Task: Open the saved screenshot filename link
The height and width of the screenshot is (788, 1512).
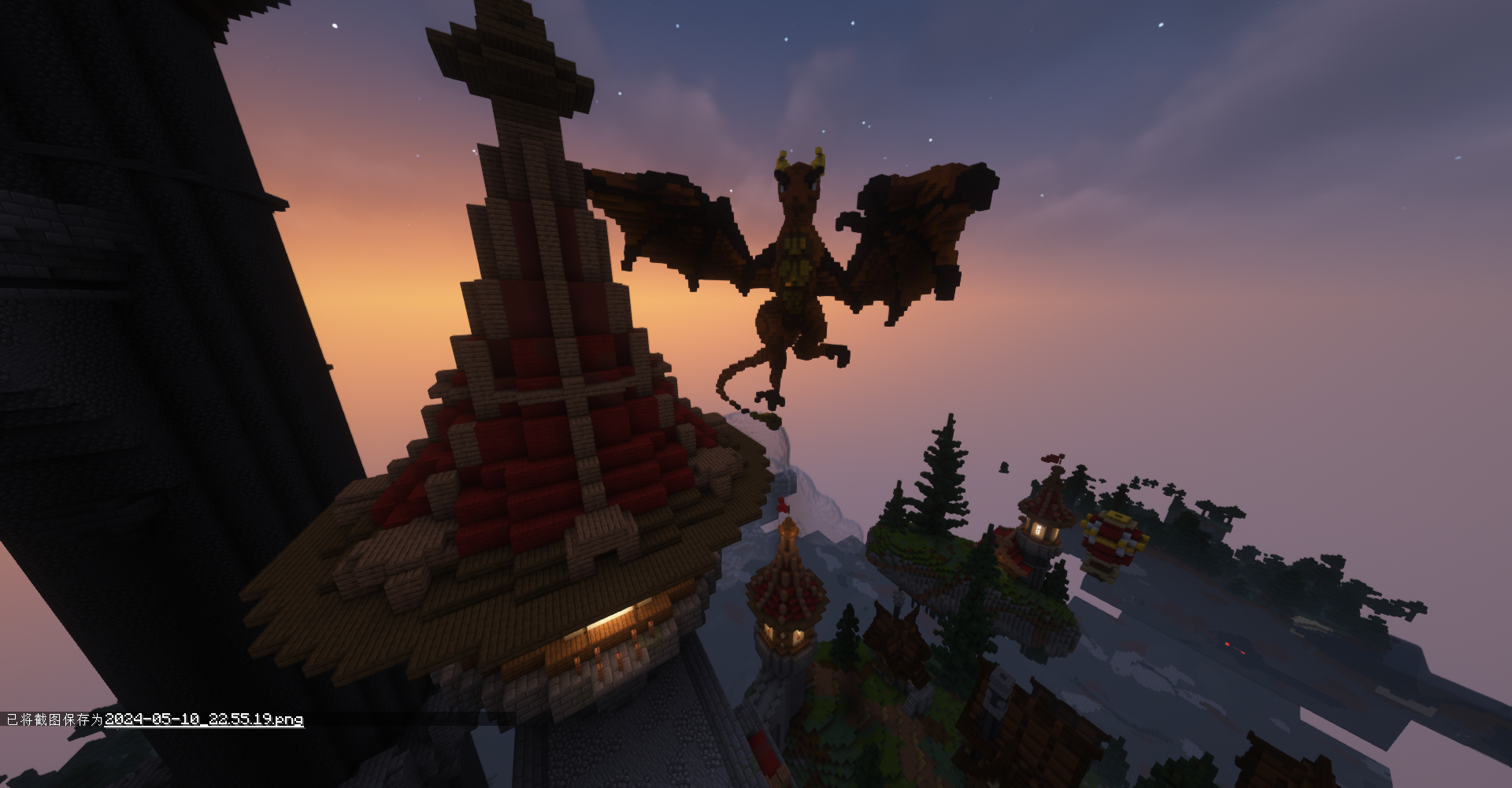Action: pyautogui.click(x=204, y=720)
